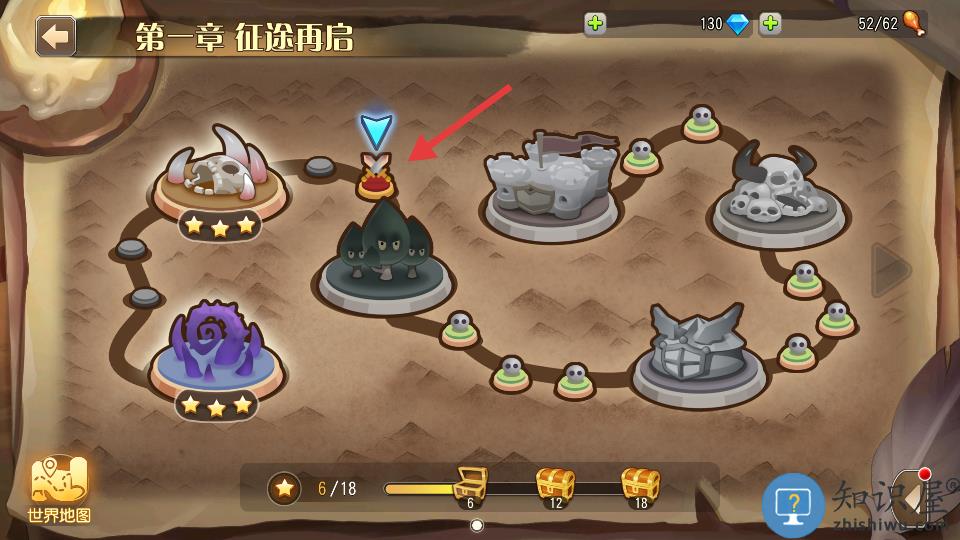Open the 18-star reward chest
The width and height of the screenshot is (960, 540).
pos(641,486)
